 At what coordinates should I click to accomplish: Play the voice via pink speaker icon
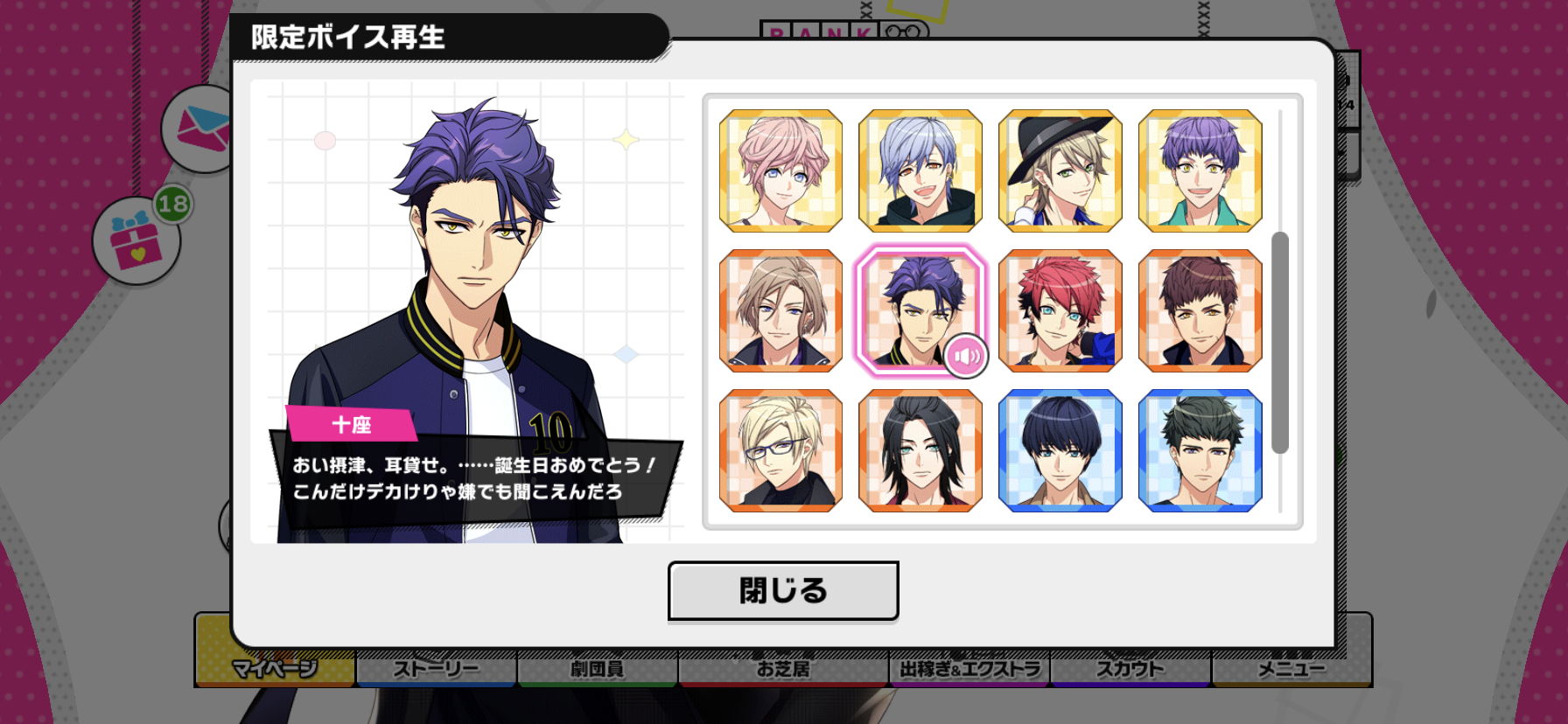[x=966, y=357]
